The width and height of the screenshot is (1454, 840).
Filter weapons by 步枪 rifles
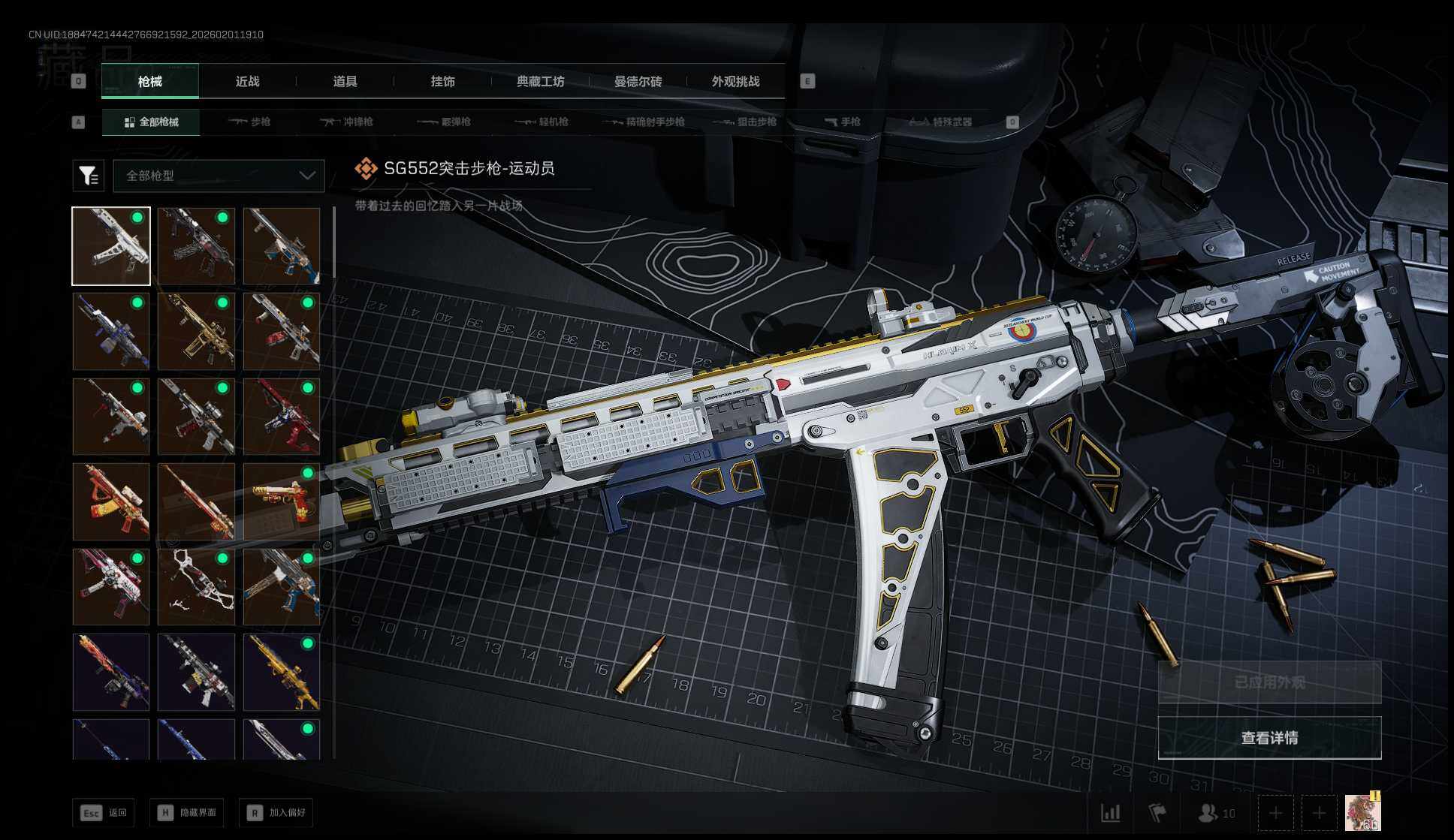tap(249, 122)
